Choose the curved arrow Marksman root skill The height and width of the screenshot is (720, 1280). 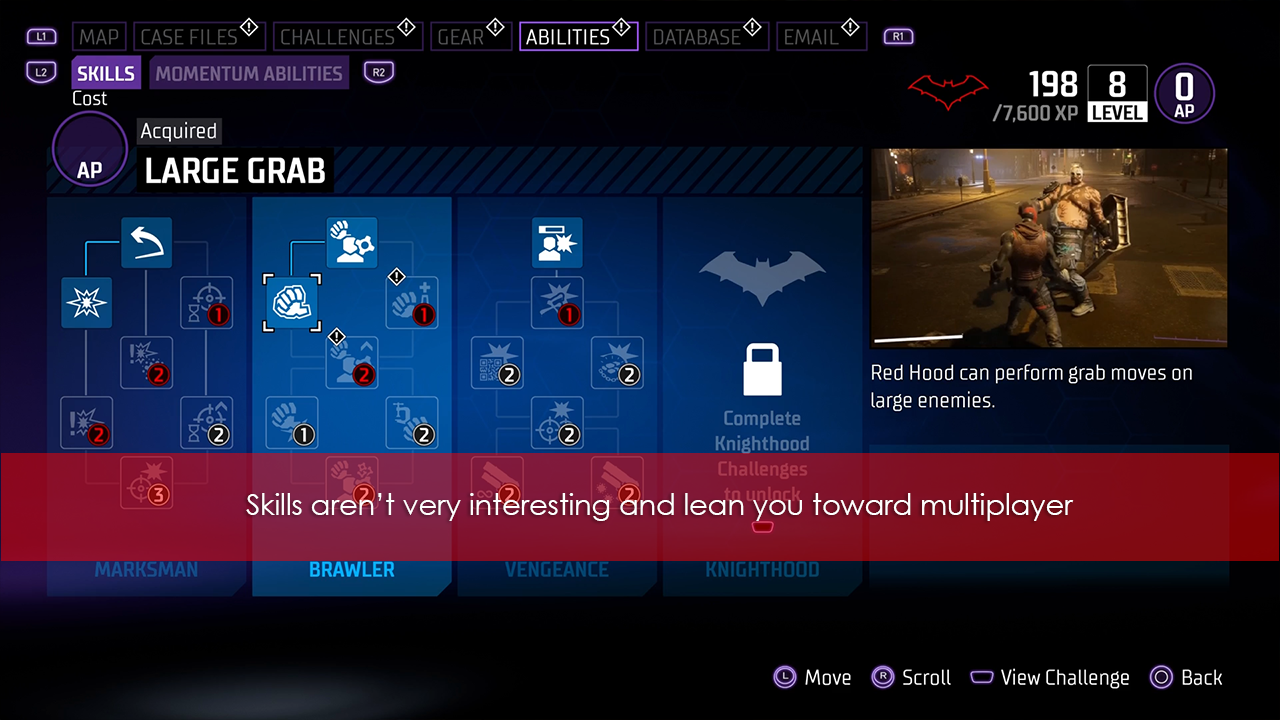[x=147, y=242]
